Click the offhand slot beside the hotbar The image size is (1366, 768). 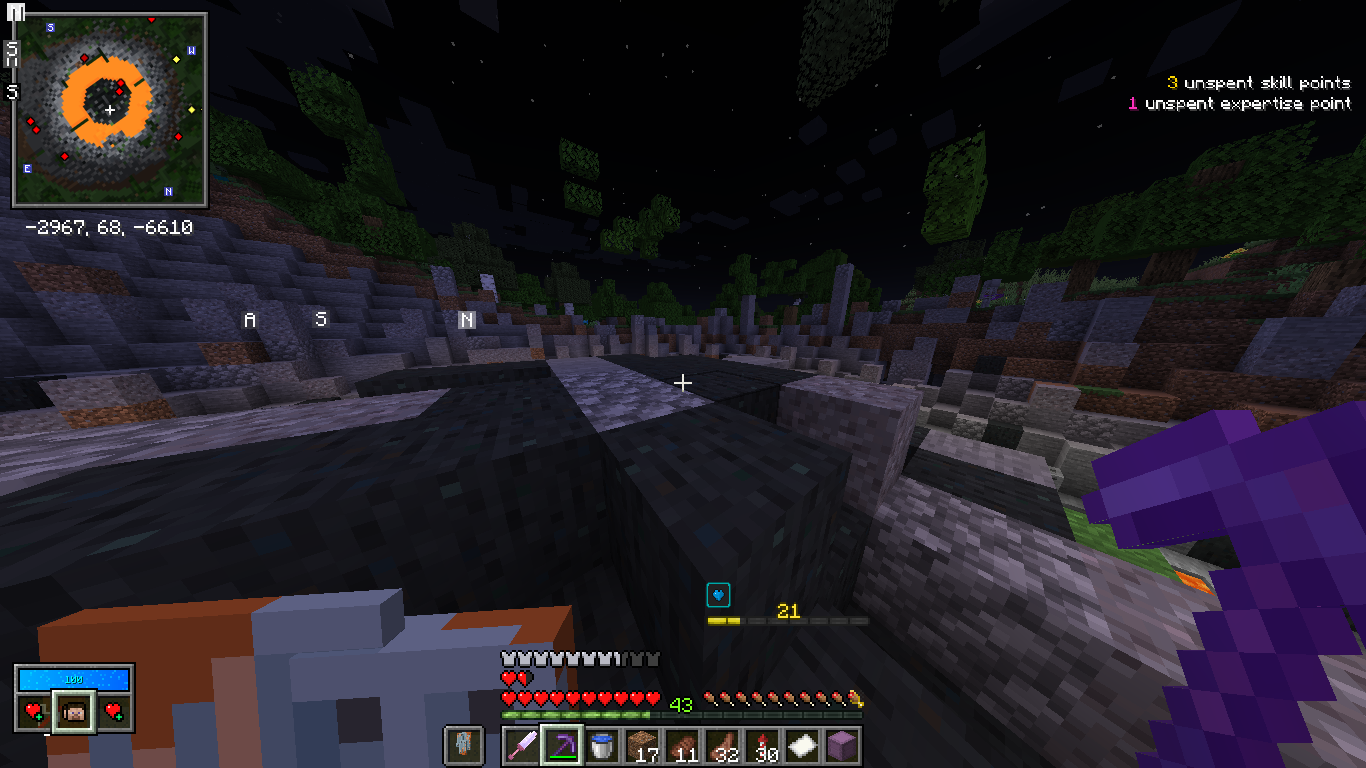[x=463, y=746]
